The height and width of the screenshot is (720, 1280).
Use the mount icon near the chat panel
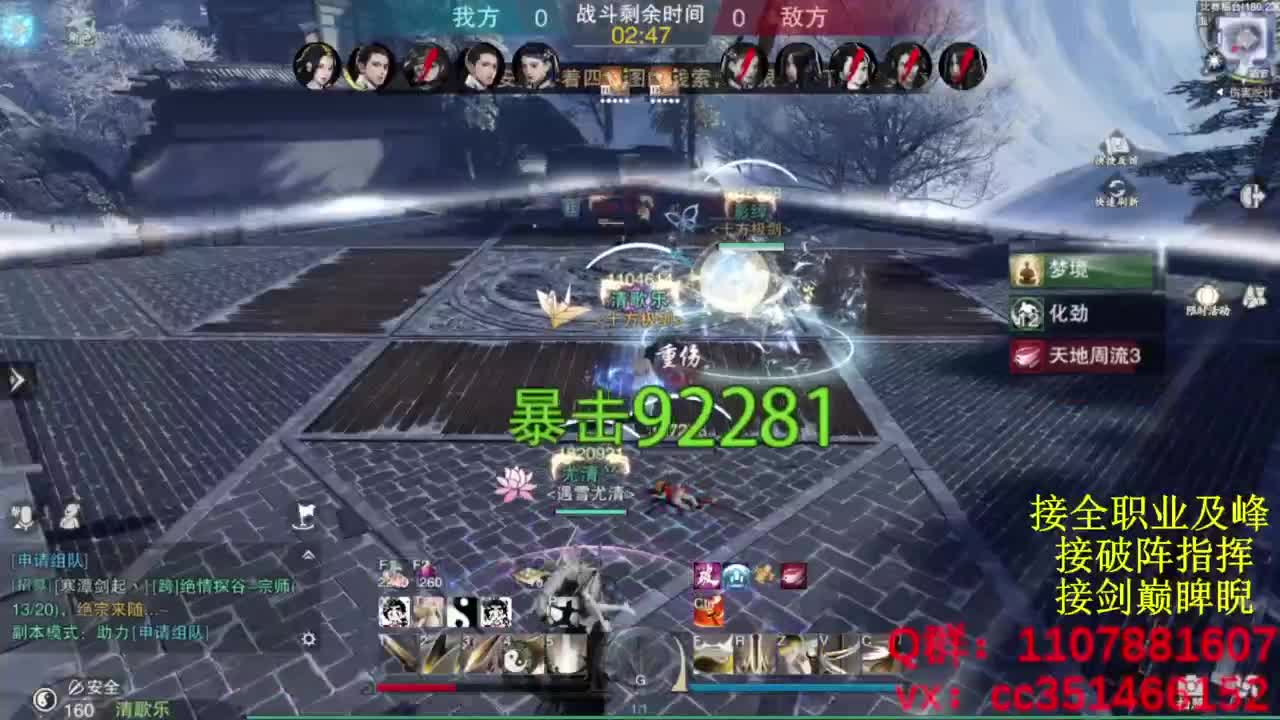(x=305, y=515)
